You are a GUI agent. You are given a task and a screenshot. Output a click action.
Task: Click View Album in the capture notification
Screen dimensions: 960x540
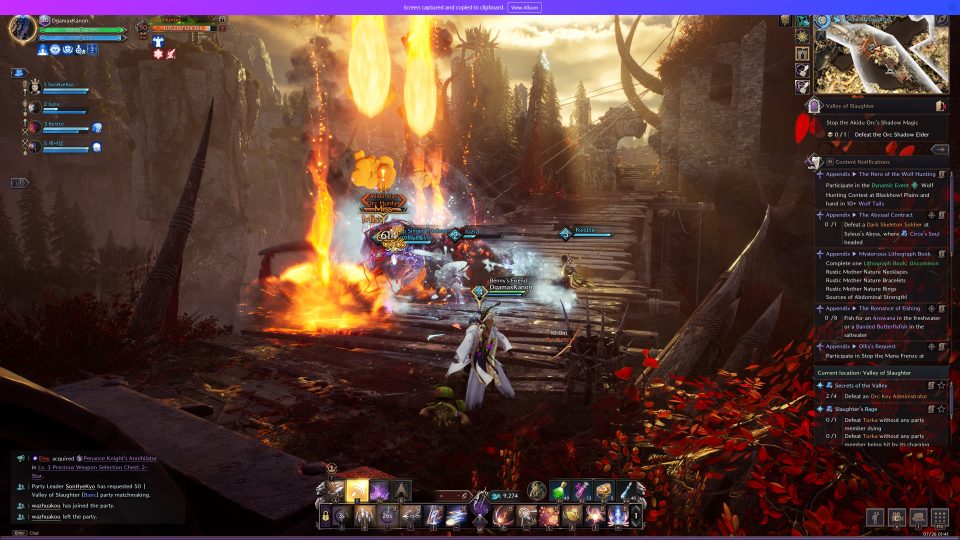[525, 7]
